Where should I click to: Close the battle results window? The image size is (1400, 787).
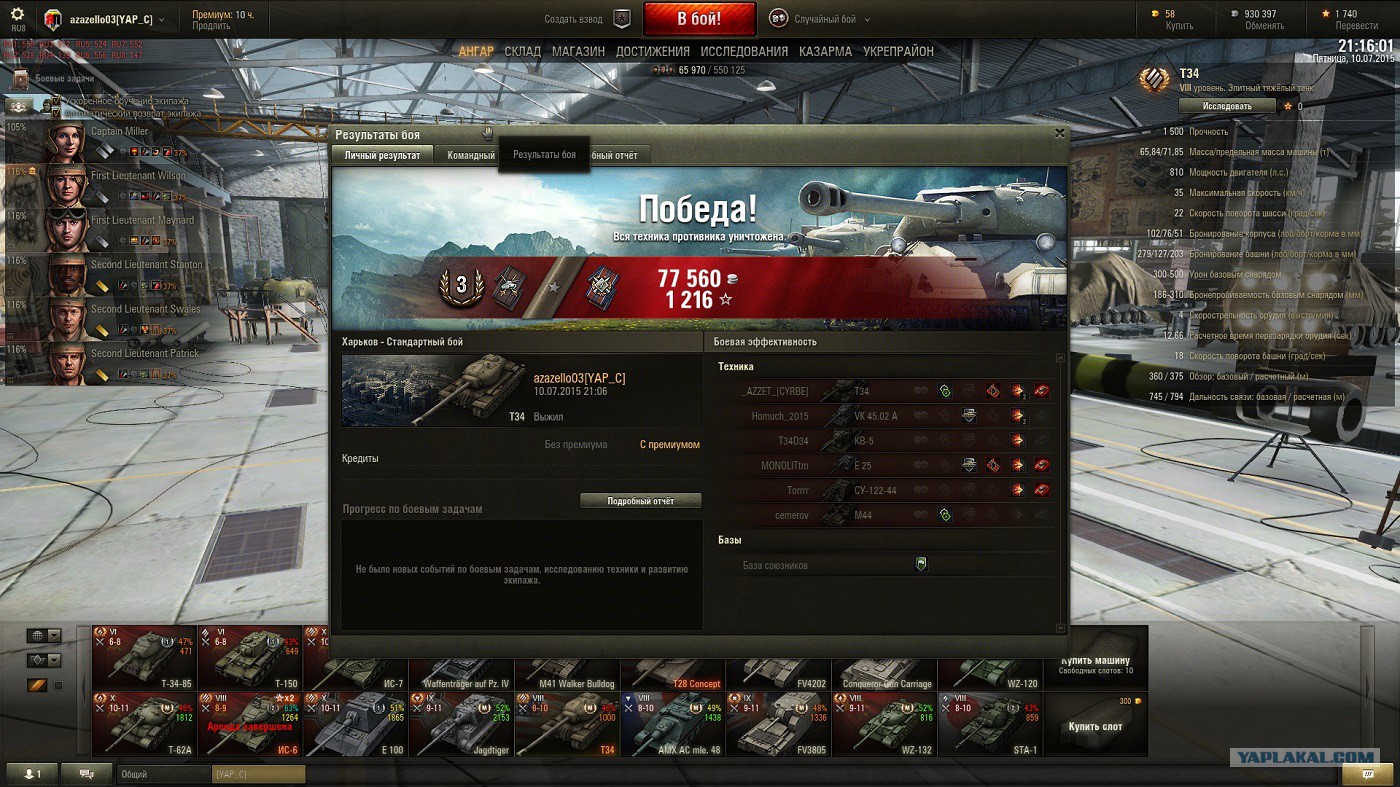pos(1060,133)
